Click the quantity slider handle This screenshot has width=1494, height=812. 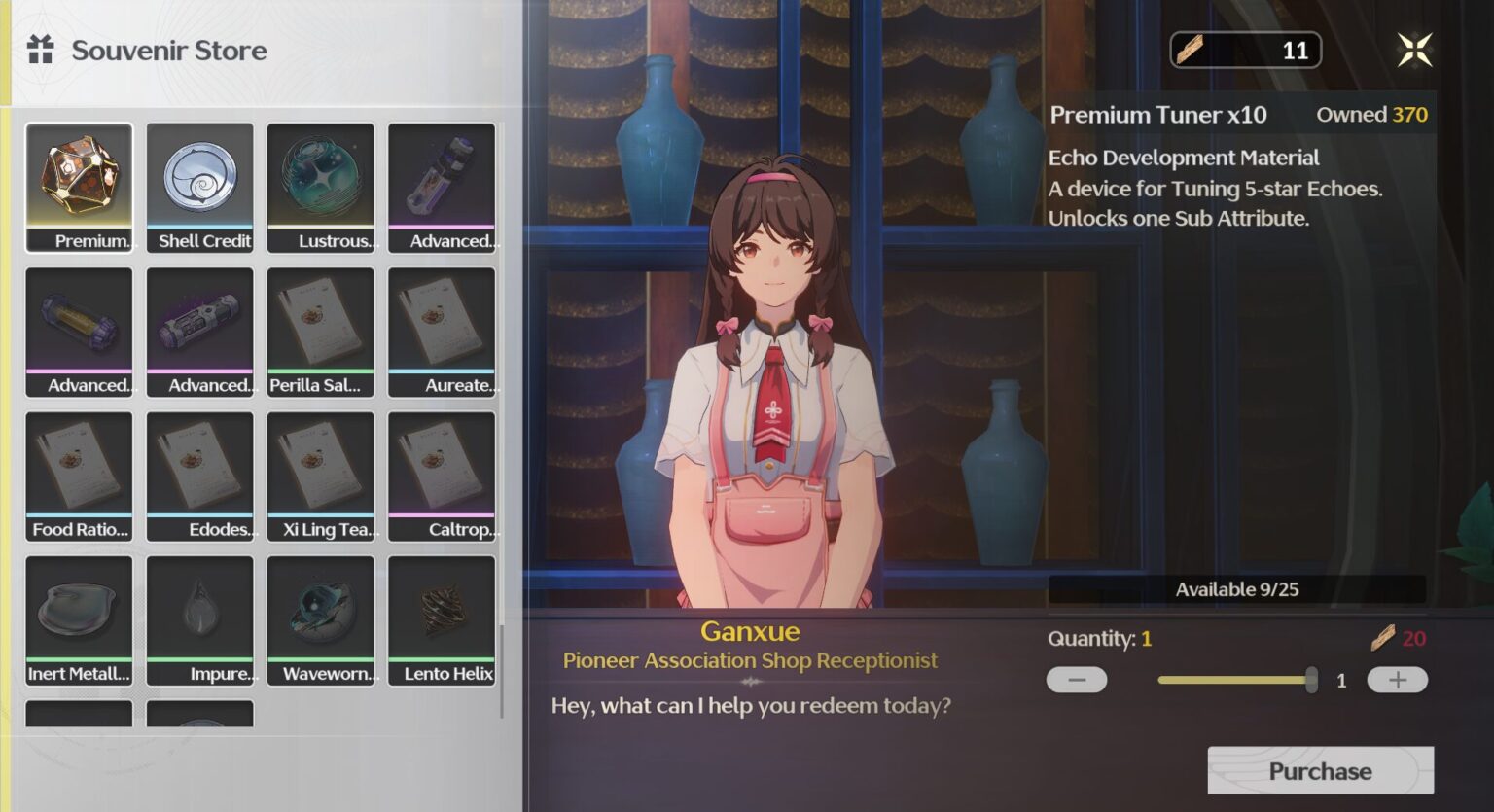point(1311,680)
